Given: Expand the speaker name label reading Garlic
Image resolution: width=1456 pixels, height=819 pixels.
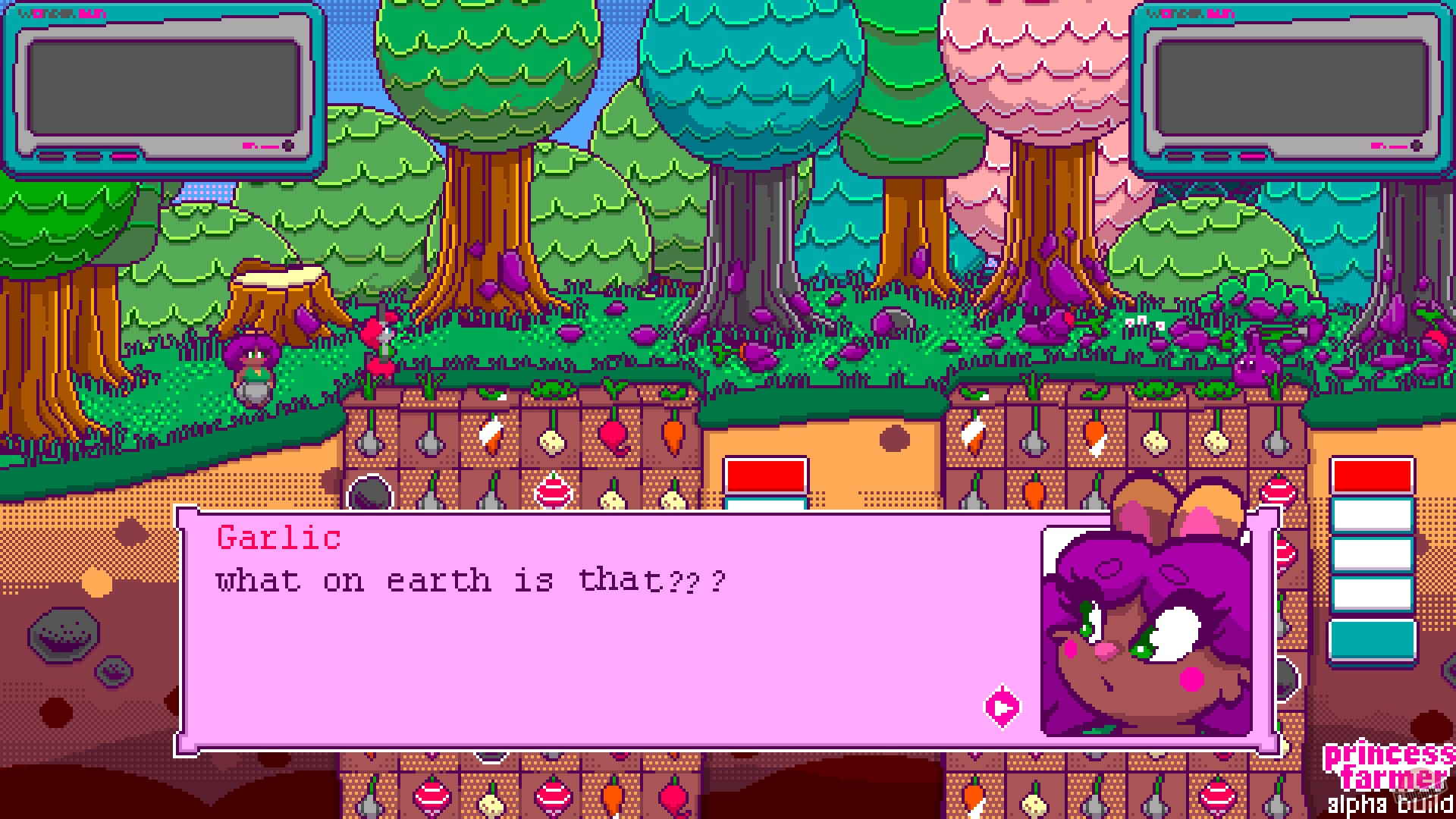Looking at the screenshot, I should coord(278,538).
